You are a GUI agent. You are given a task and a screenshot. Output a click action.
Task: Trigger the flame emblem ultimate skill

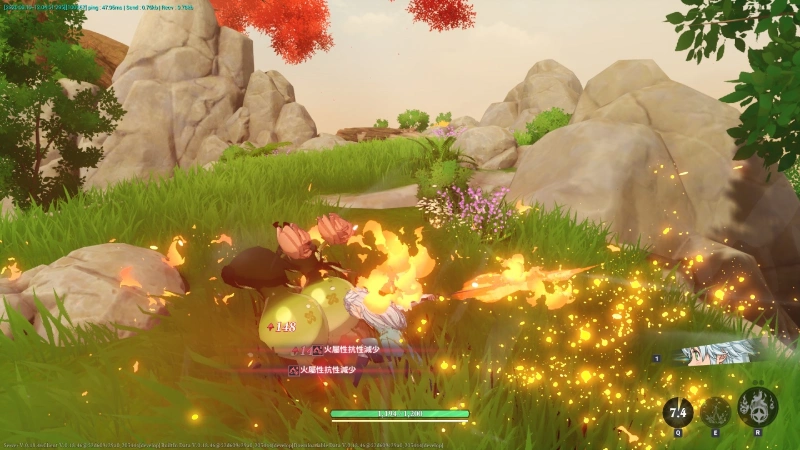pos(757,408)
